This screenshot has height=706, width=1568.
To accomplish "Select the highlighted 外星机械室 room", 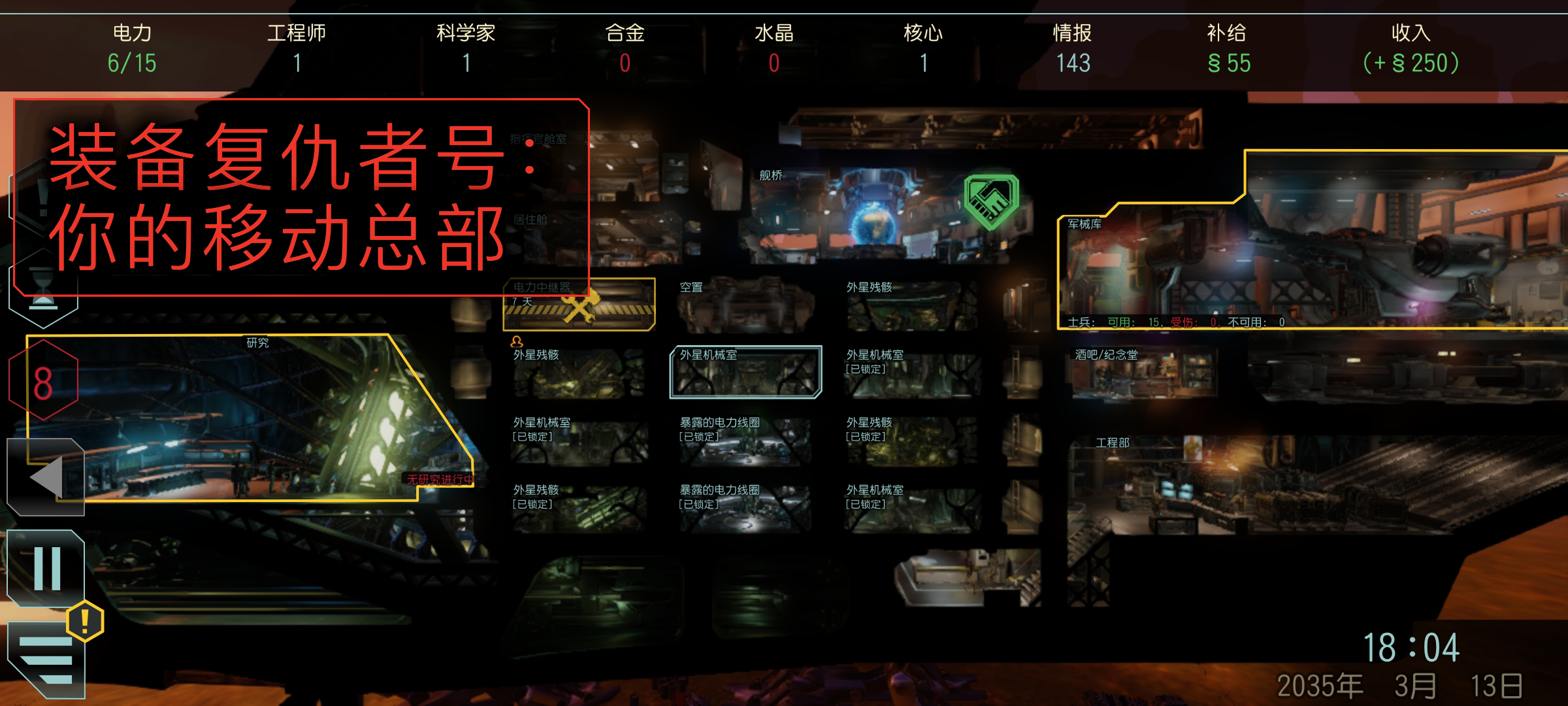I will (746, 373).
